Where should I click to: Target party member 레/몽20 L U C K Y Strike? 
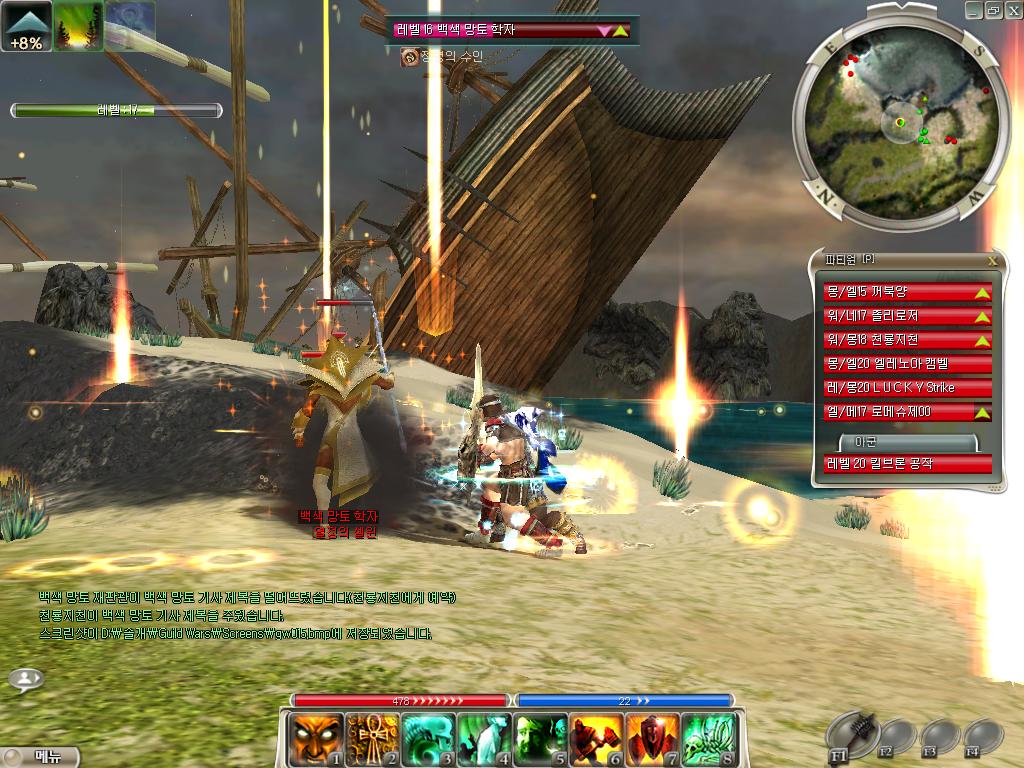pos(907,388)
